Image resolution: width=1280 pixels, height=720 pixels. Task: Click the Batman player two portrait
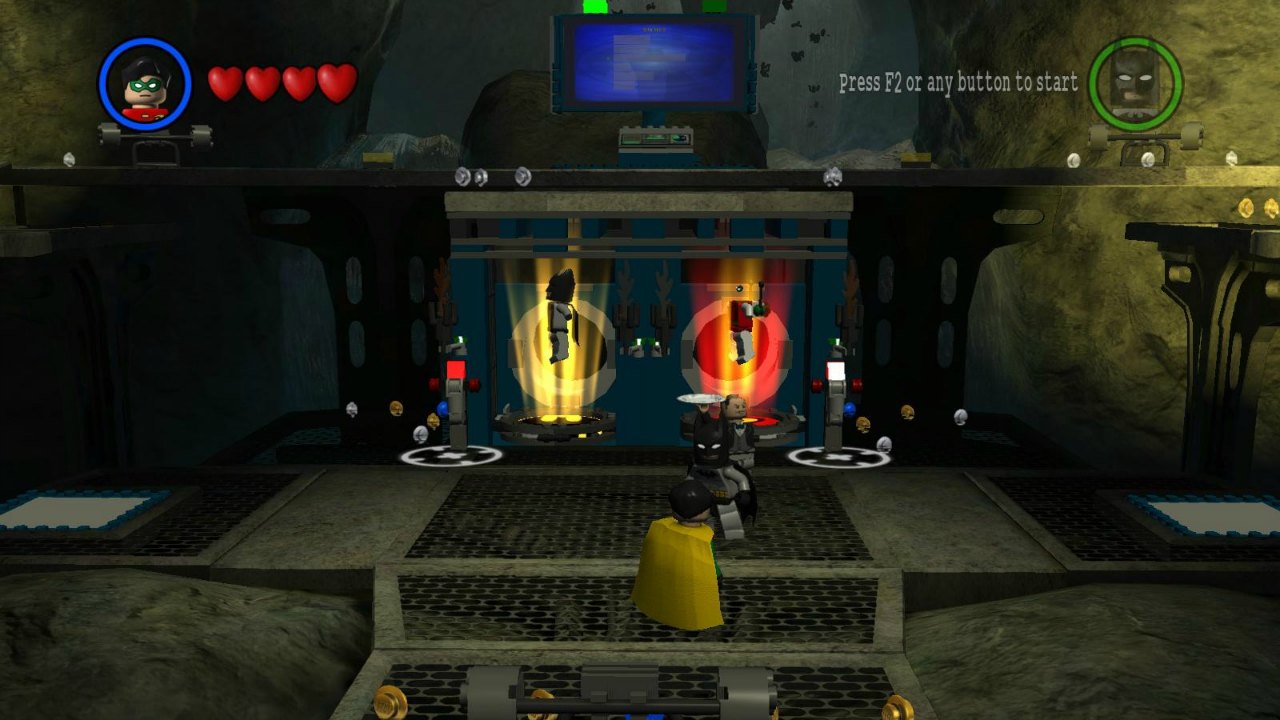click(x=1135, y=84)
